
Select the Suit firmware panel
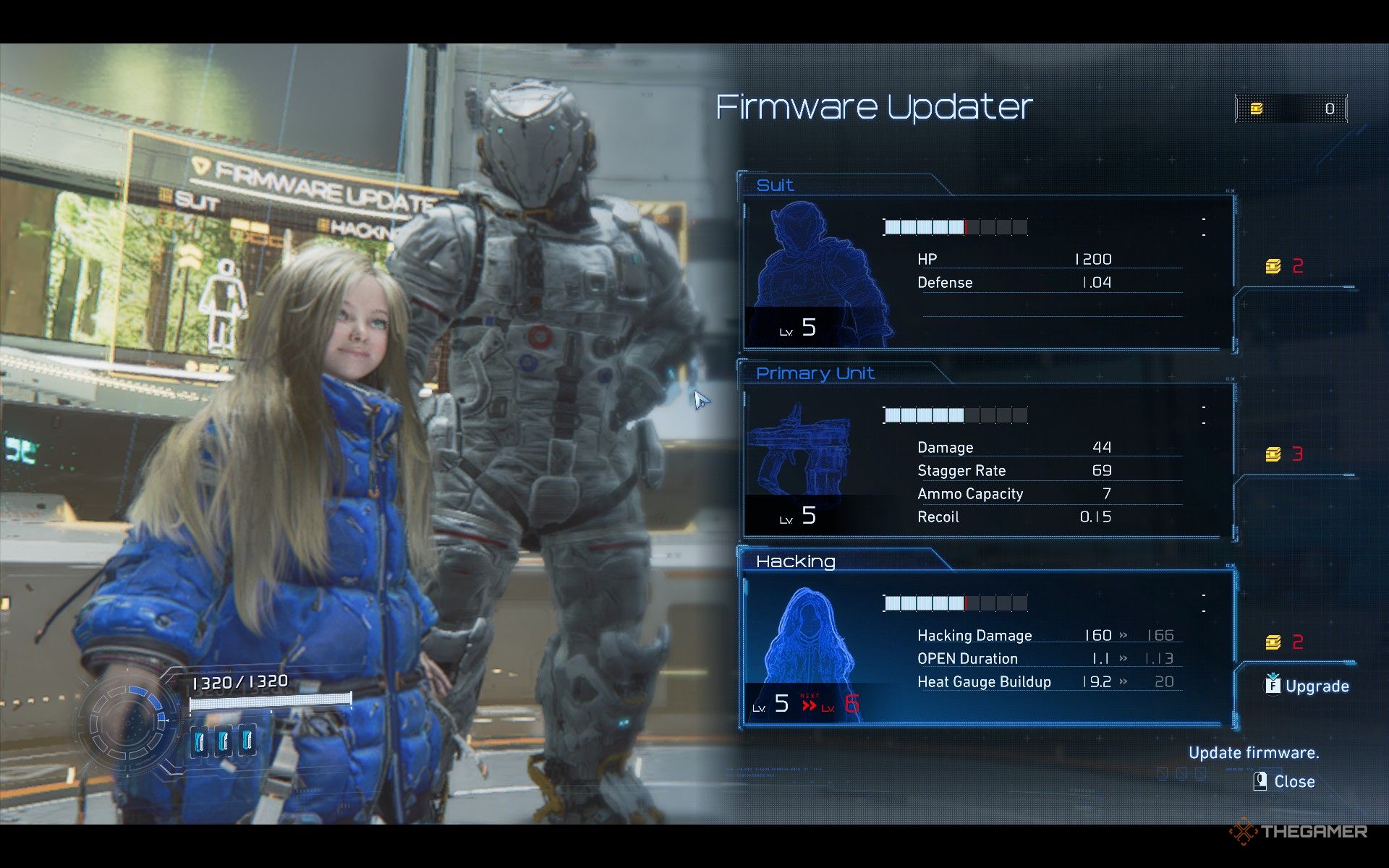pos(987,271)
